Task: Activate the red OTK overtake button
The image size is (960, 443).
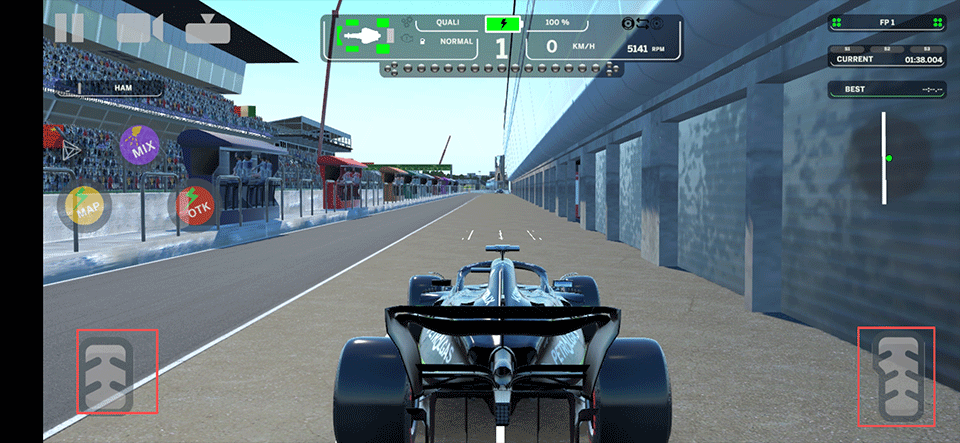Action: (196, 205)
